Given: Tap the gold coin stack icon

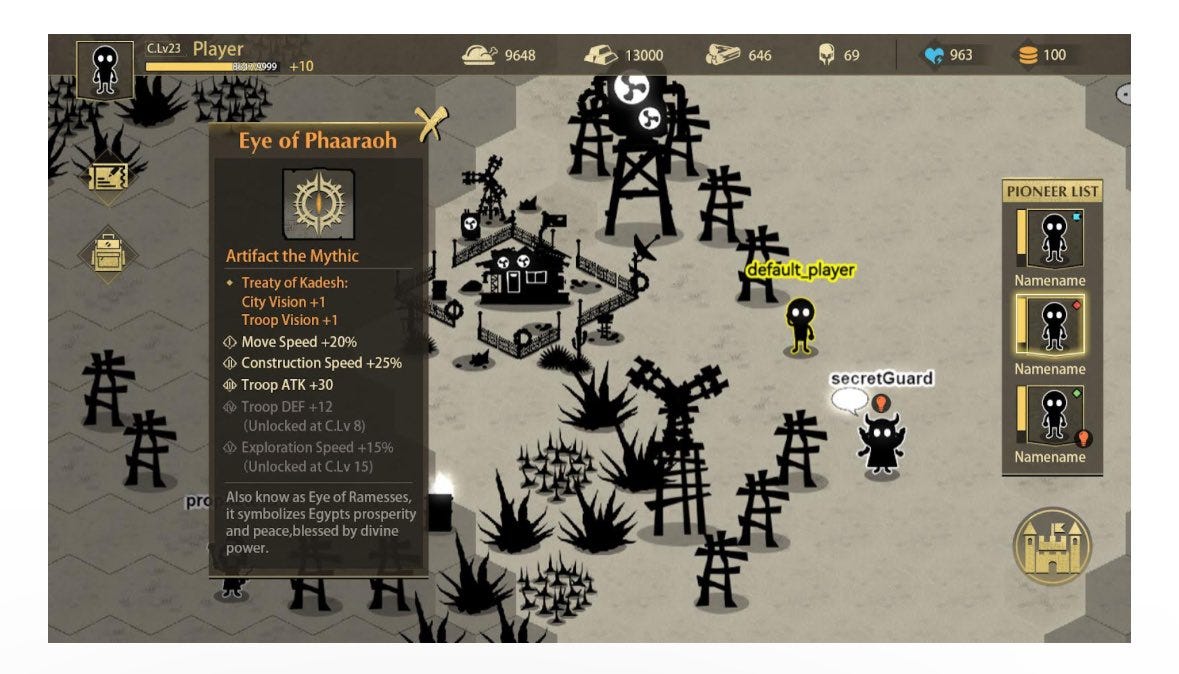Looking at the screenshot, I should pyautogui.click(x=1028, y=55).
